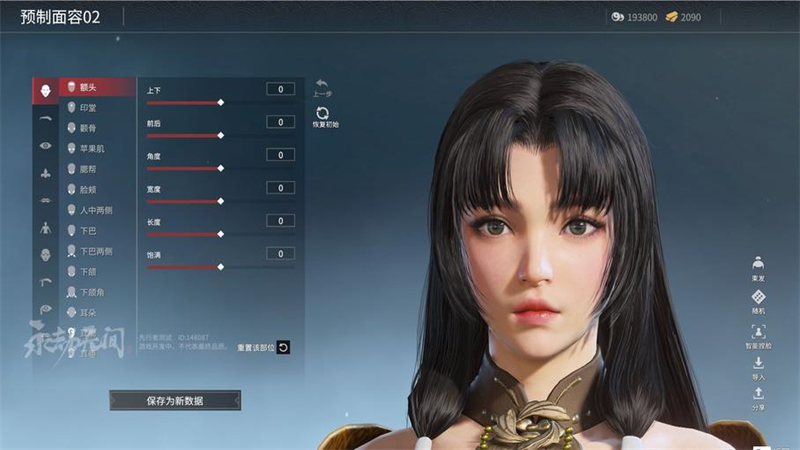Click the 宽度 width slider
This screenshot has width=800, height=450.
click(220, 201)
